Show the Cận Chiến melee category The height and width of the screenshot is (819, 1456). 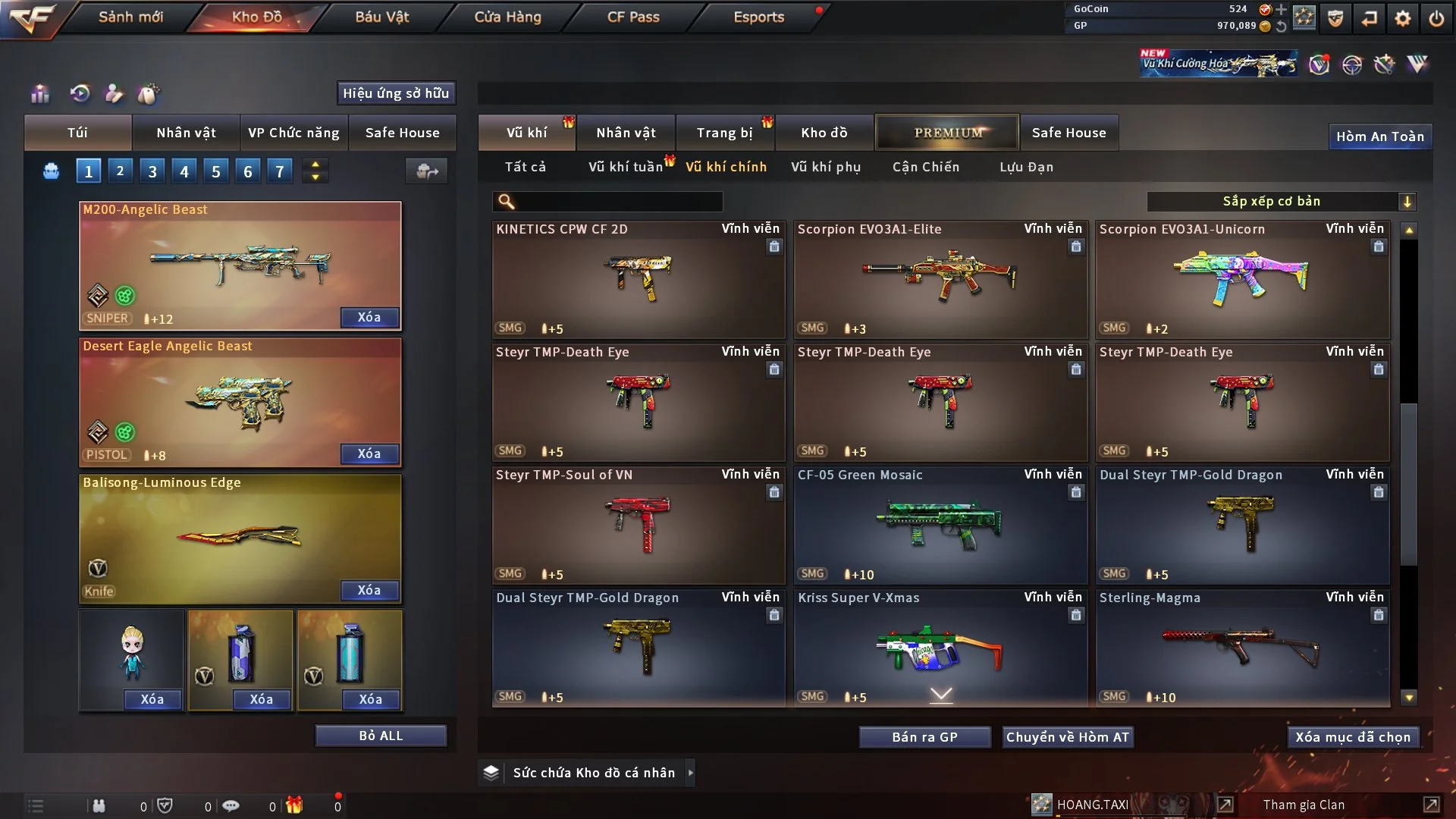click(925, 167)
